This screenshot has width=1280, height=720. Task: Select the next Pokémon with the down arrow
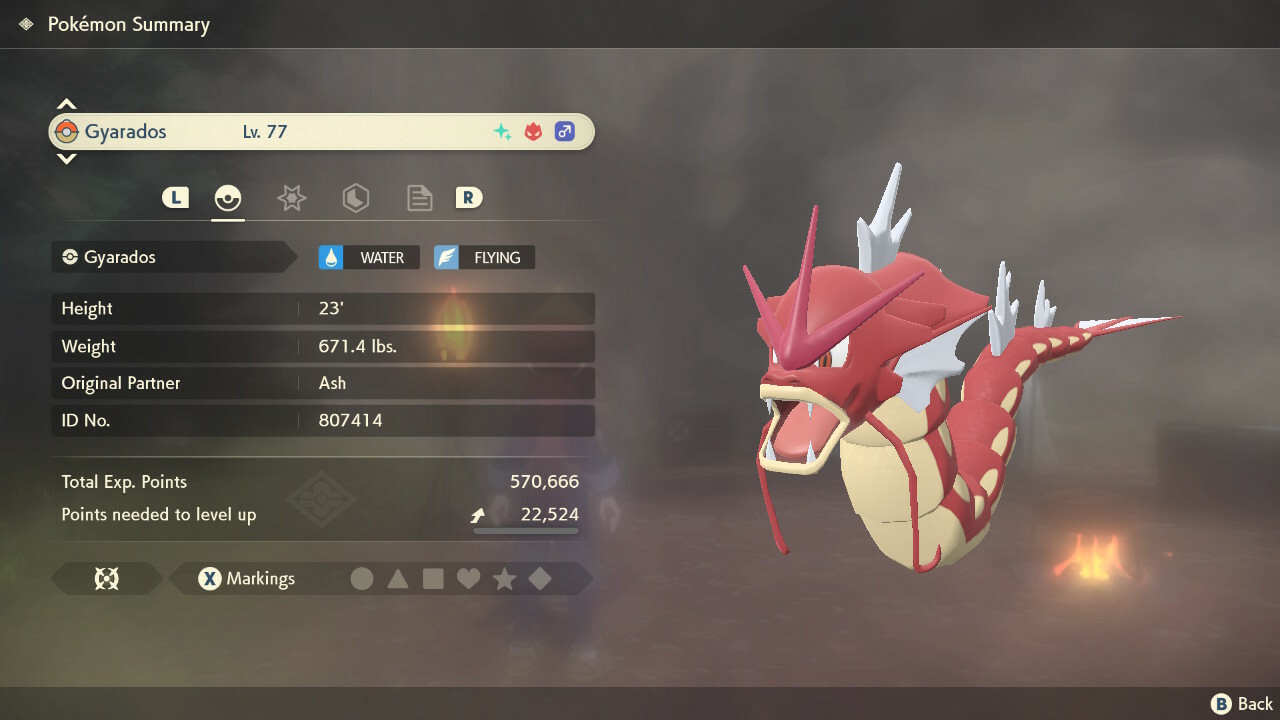(66, 158)
